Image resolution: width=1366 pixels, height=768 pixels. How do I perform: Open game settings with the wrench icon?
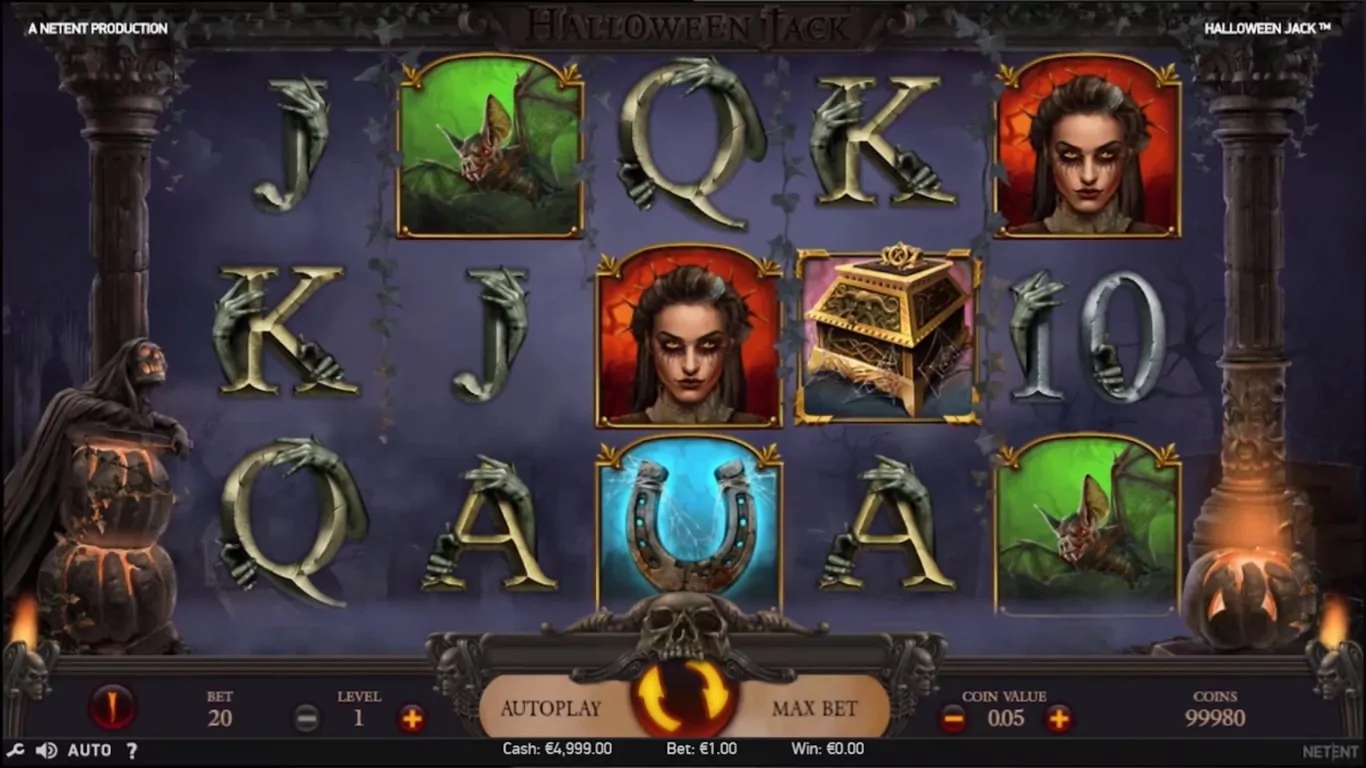(15, 750)
